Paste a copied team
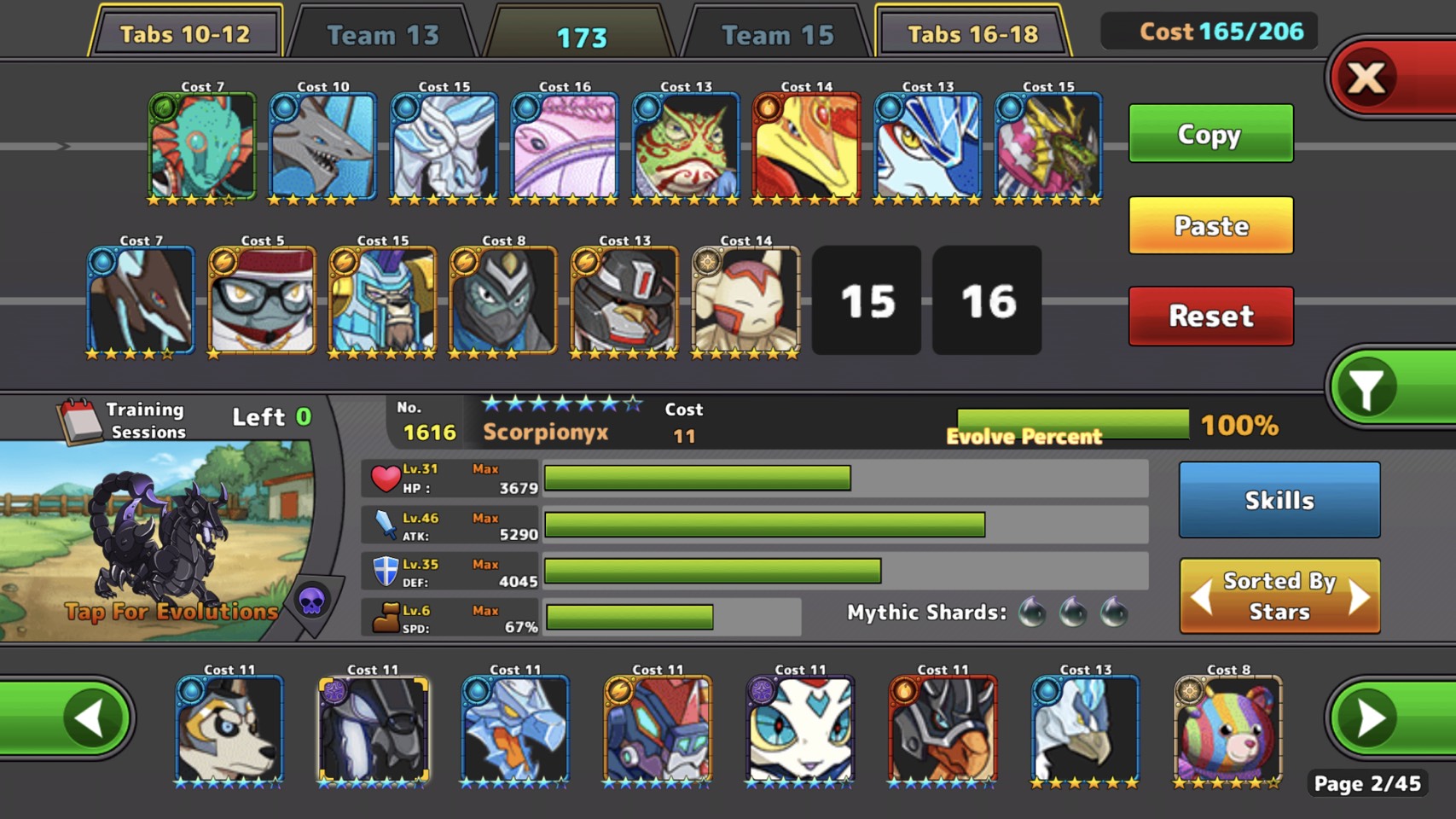 1210,225
